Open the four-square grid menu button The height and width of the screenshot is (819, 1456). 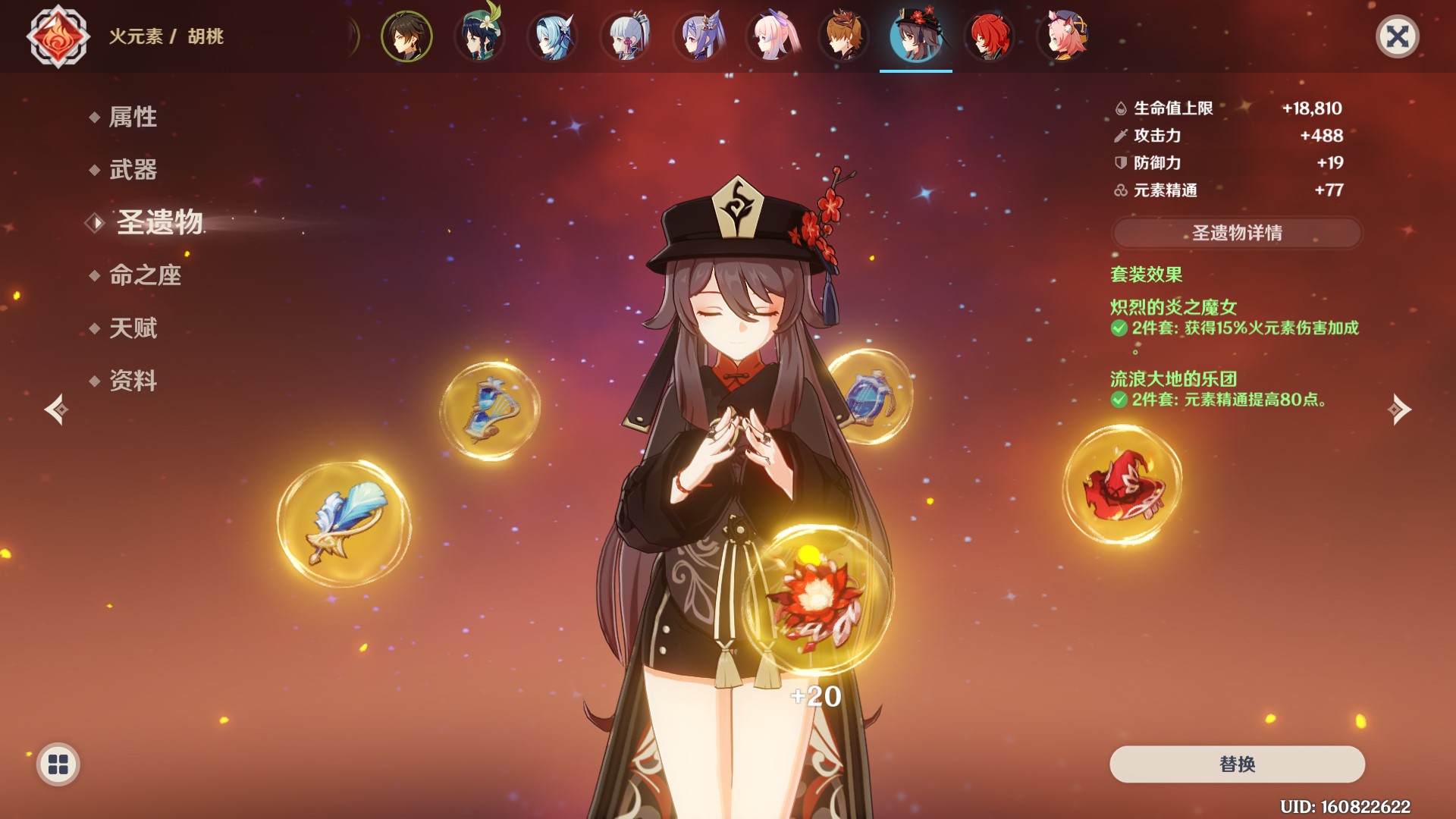[58, 764]
